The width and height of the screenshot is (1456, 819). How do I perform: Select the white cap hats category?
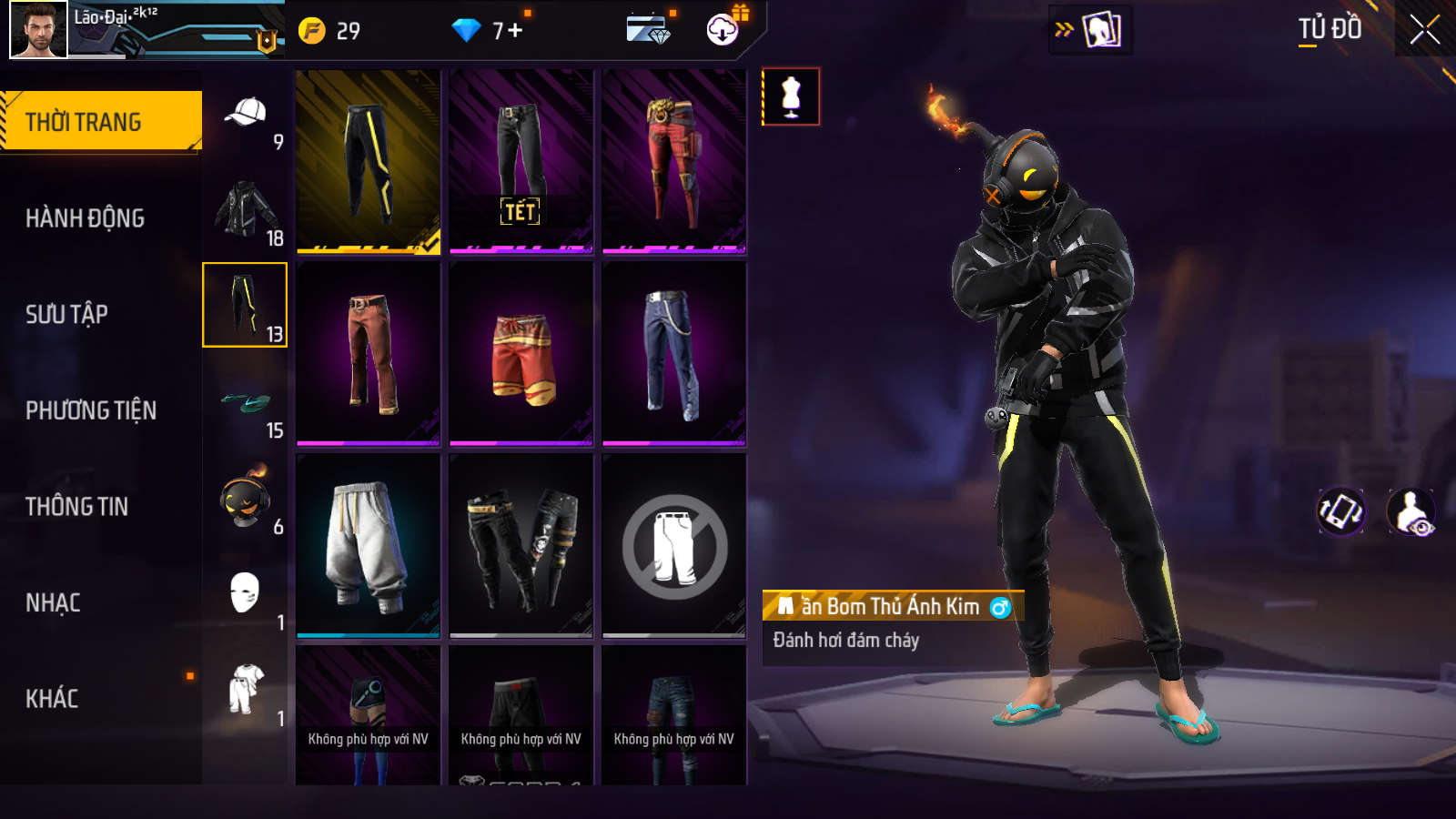tap(245, 114)
